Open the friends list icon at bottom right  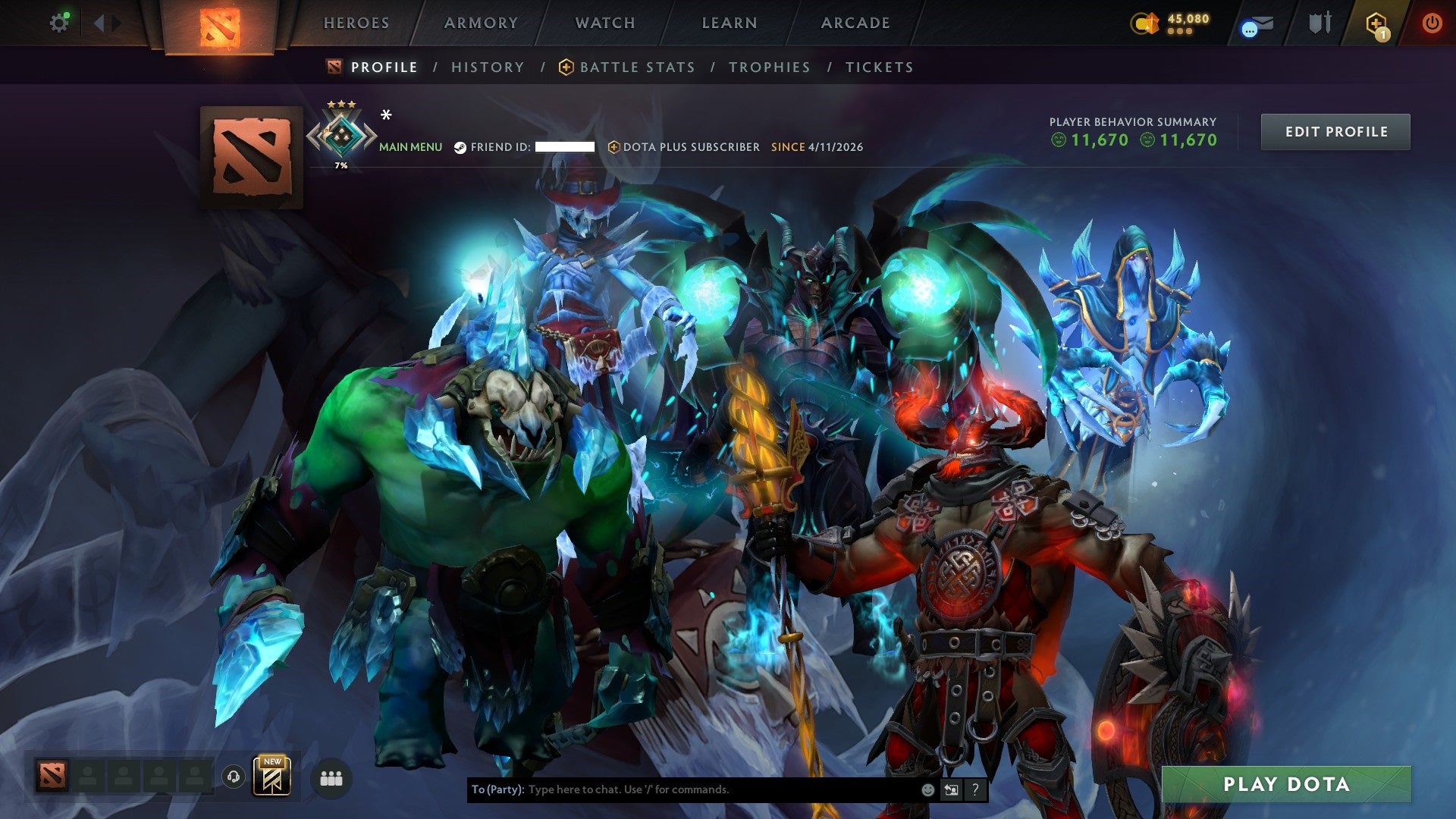pos(331,777)
